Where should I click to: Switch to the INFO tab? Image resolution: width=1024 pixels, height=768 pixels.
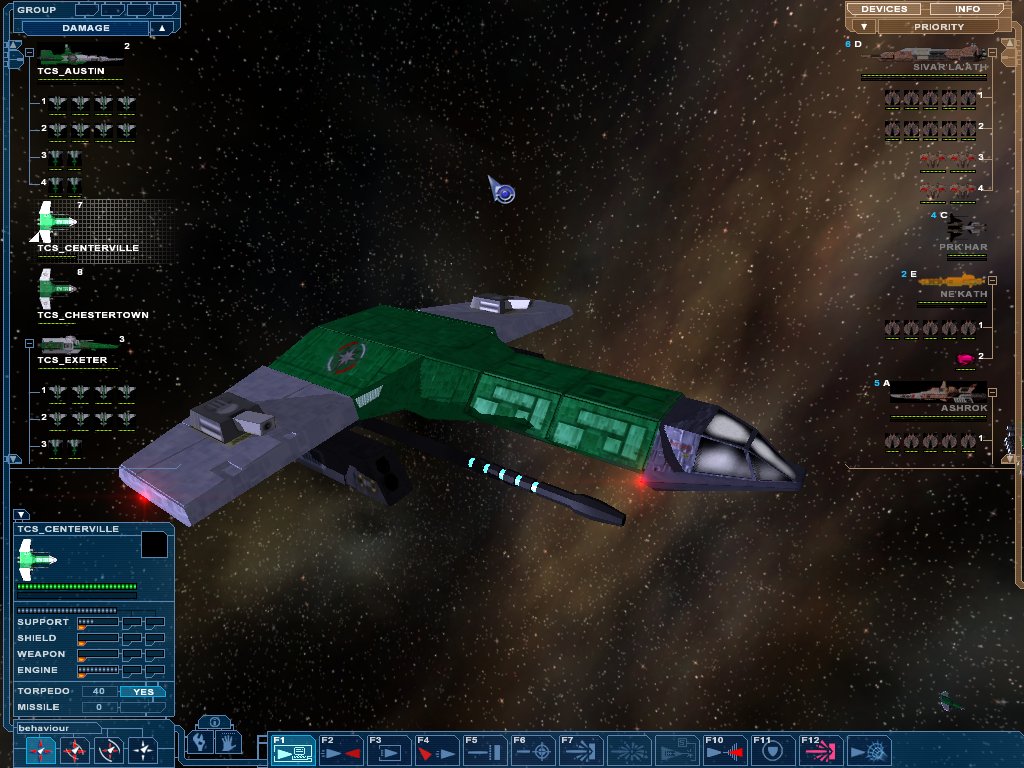[x=967, y=9]
